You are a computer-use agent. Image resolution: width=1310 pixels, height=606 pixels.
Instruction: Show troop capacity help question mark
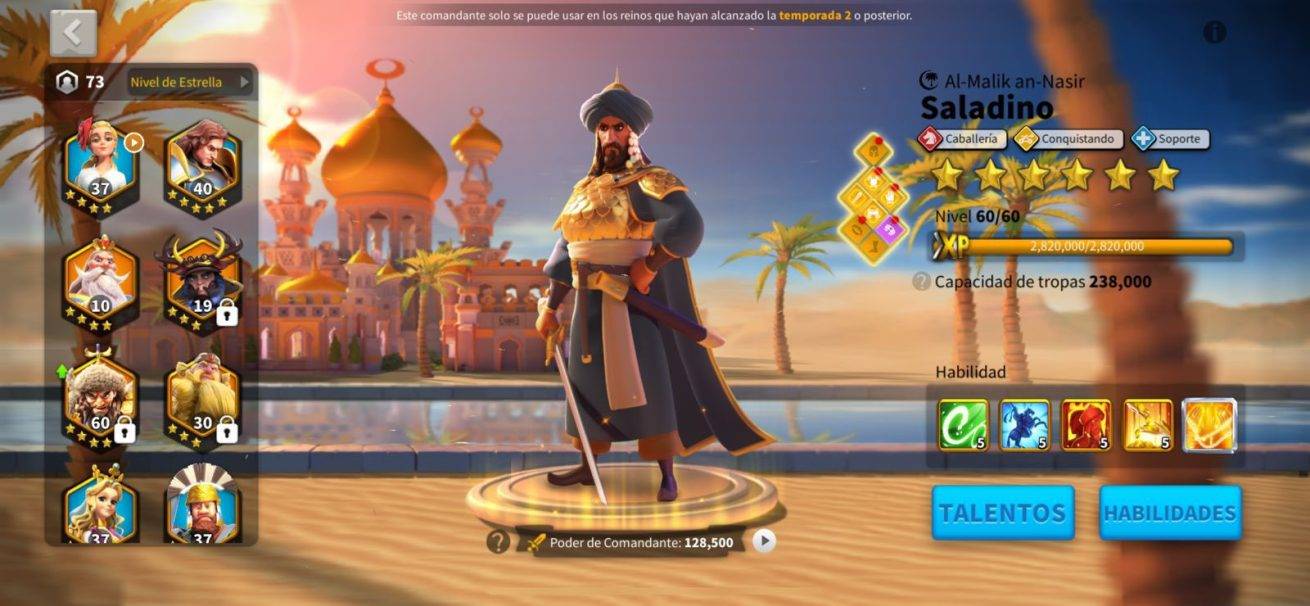922,282
